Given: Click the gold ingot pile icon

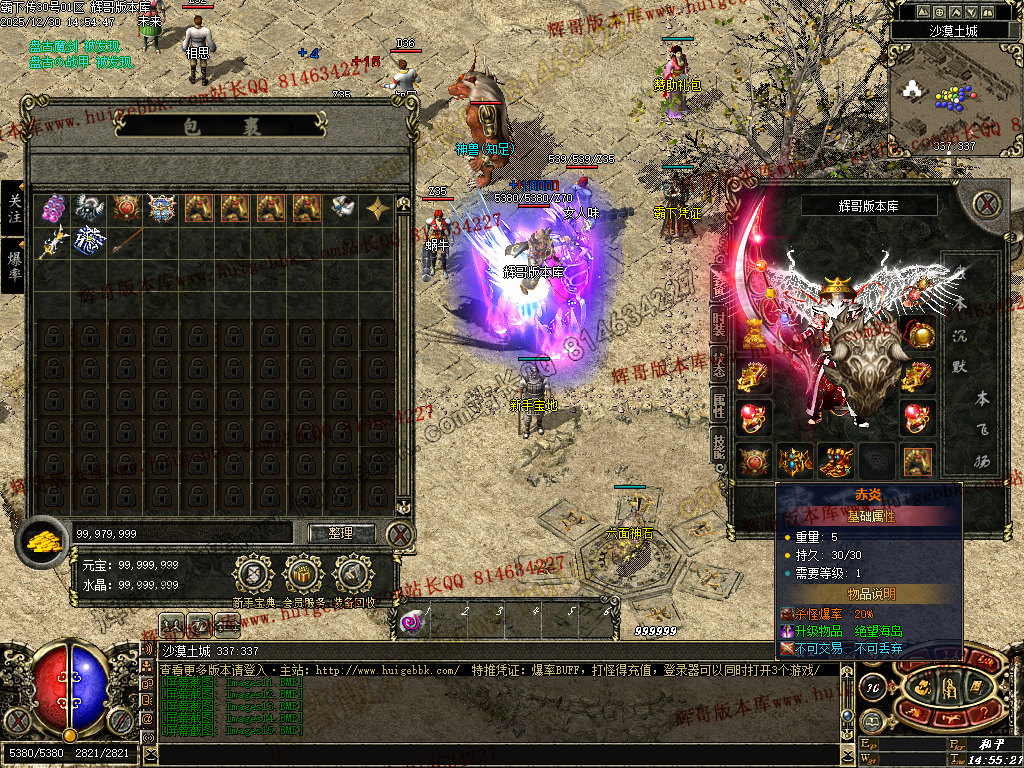Looking at the screenshot, I should click(43, 539).
